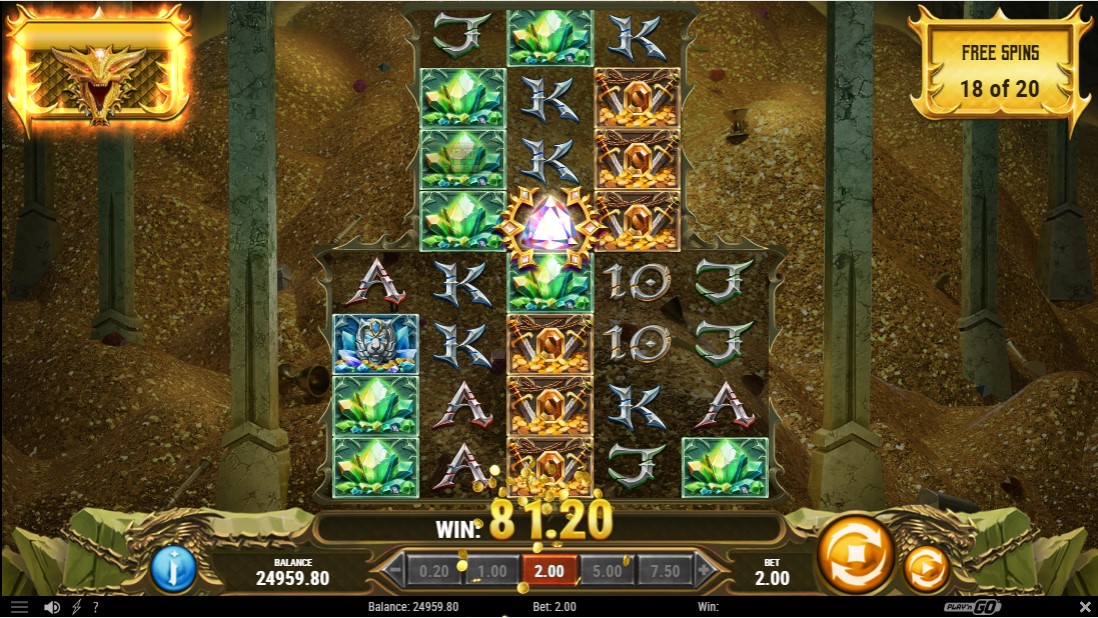
Task: Set the bet to 5.00
Action: click(607, 572)
